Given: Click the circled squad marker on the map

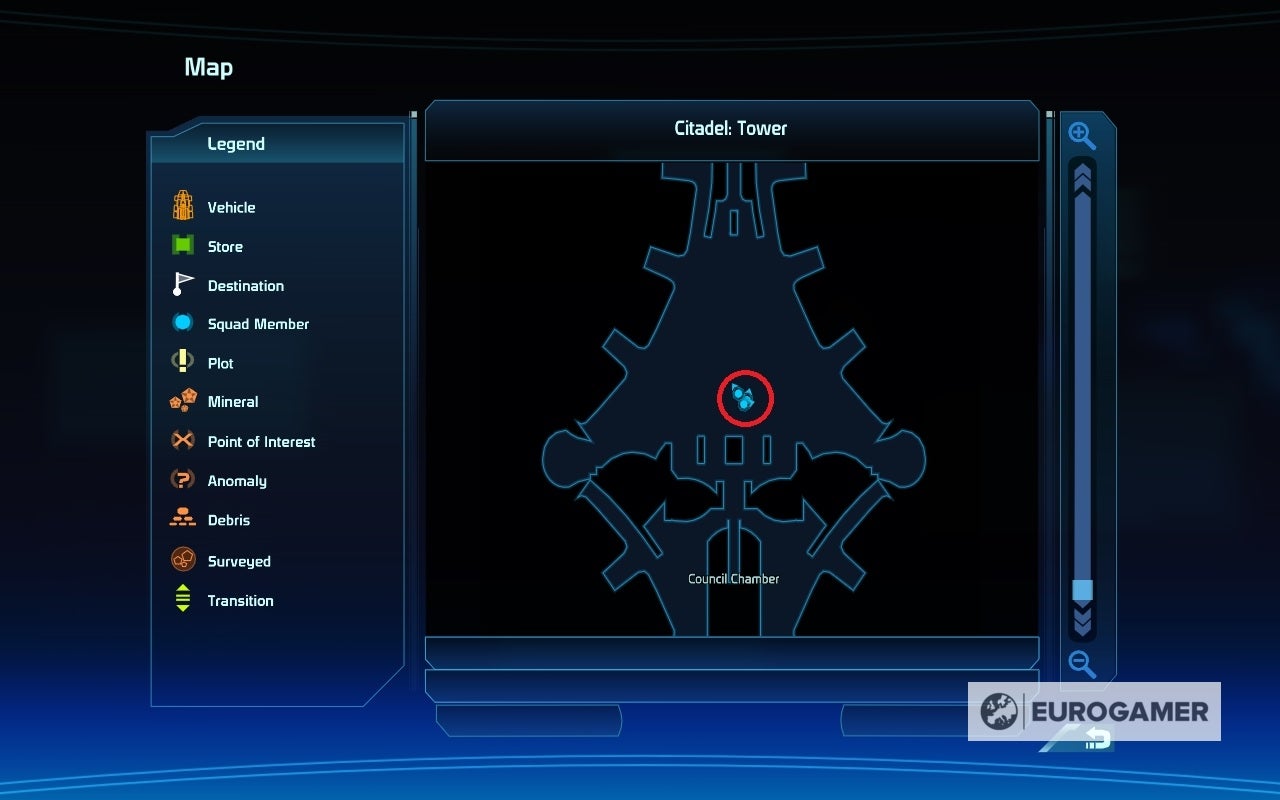Looking at the screenshot, I should click(x=745, y=397).
